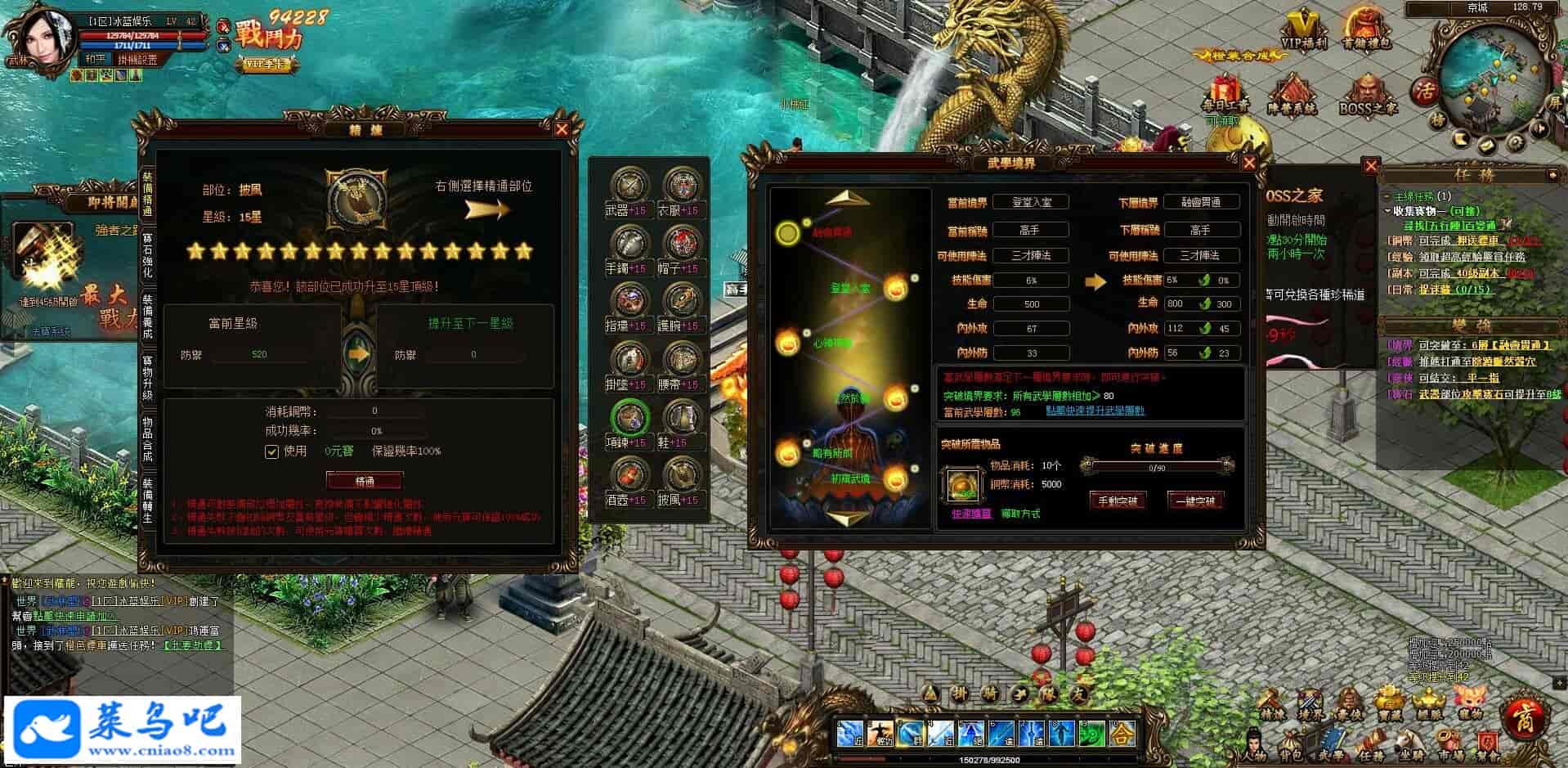Click the 精通 confirm button

(x=365, y=481)
